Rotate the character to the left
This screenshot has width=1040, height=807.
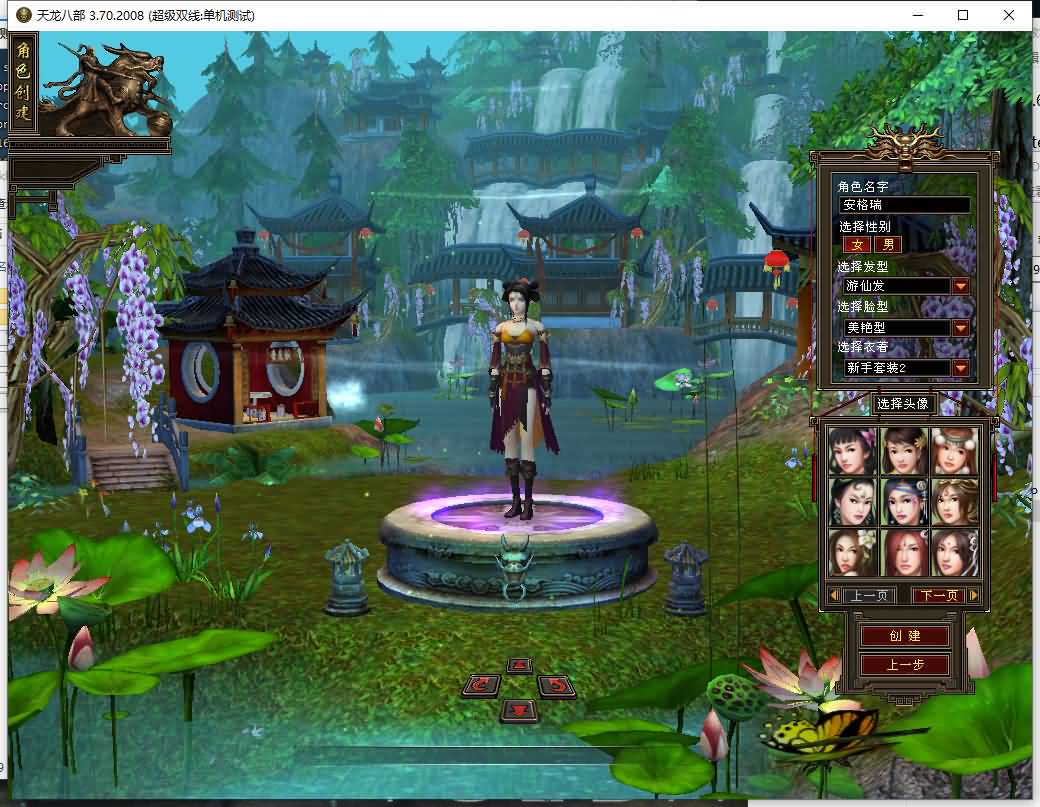click(x=482, y=686)
